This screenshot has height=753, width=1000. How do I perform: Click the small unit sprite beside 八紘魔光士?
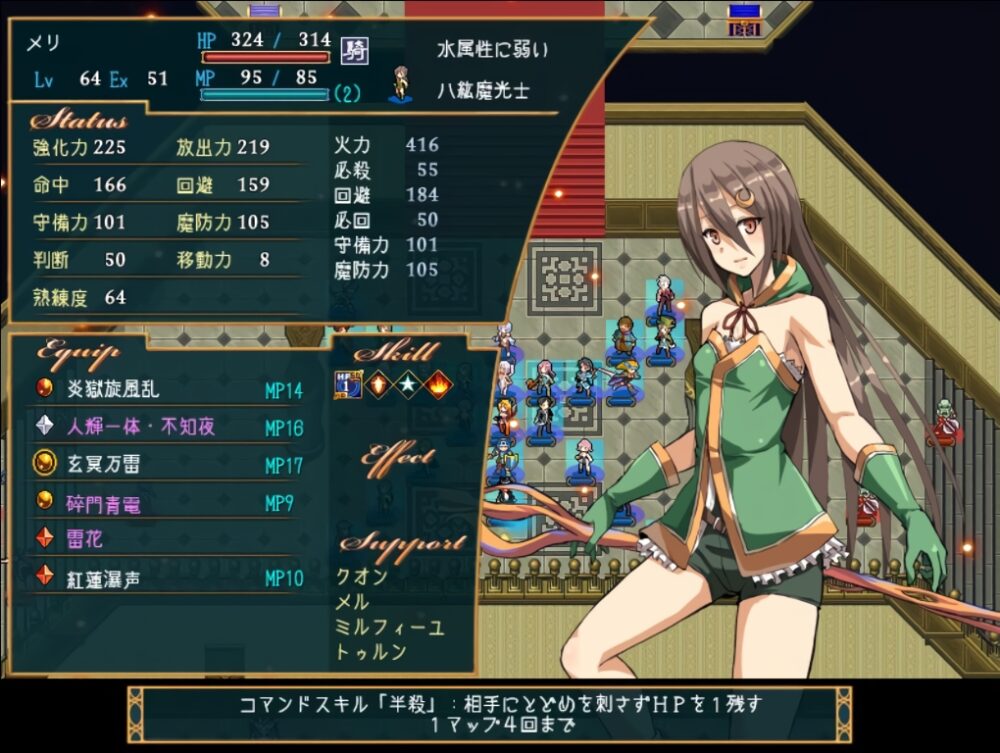[x=401, y=86]
